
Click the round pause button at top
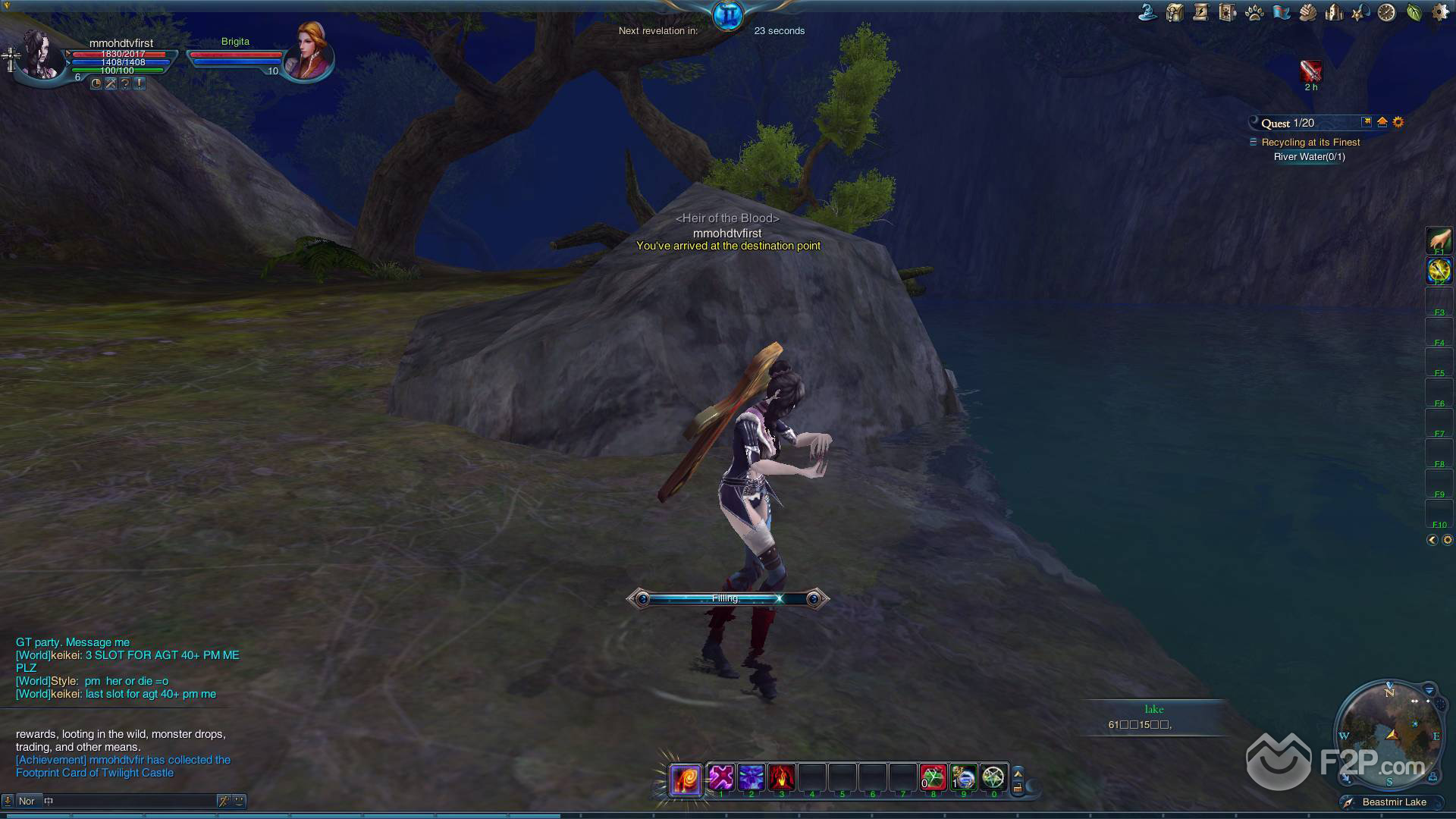point(728,15)
